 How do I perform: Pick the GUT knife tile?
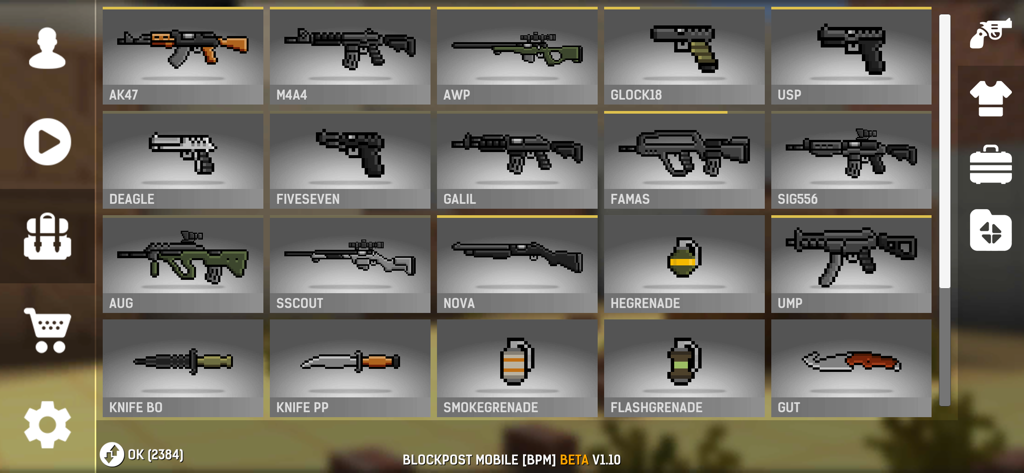coord(851,367)
